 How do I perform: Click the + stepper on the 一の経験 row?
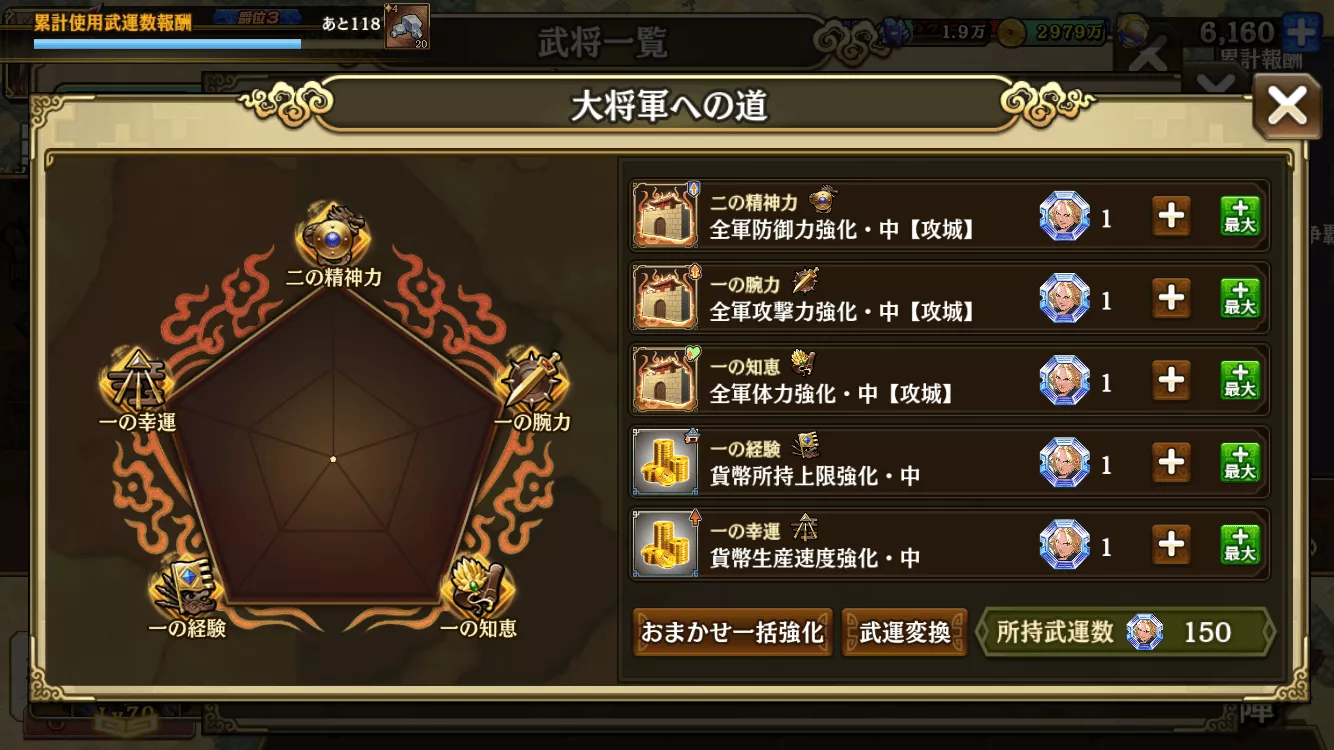point(1171,463)
